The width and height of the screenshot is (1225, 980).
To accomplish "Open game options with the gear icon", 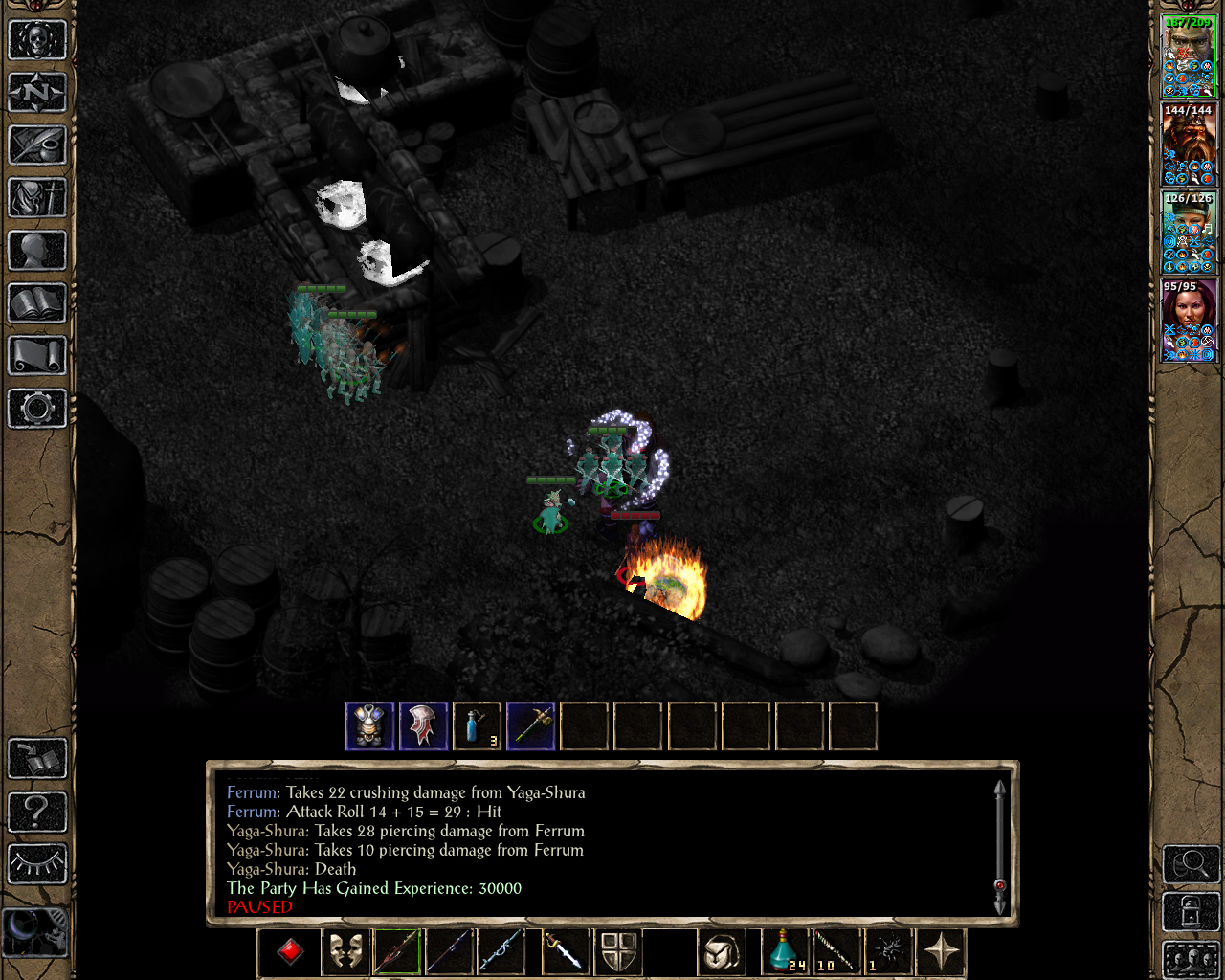I will [x=36, y=409].
